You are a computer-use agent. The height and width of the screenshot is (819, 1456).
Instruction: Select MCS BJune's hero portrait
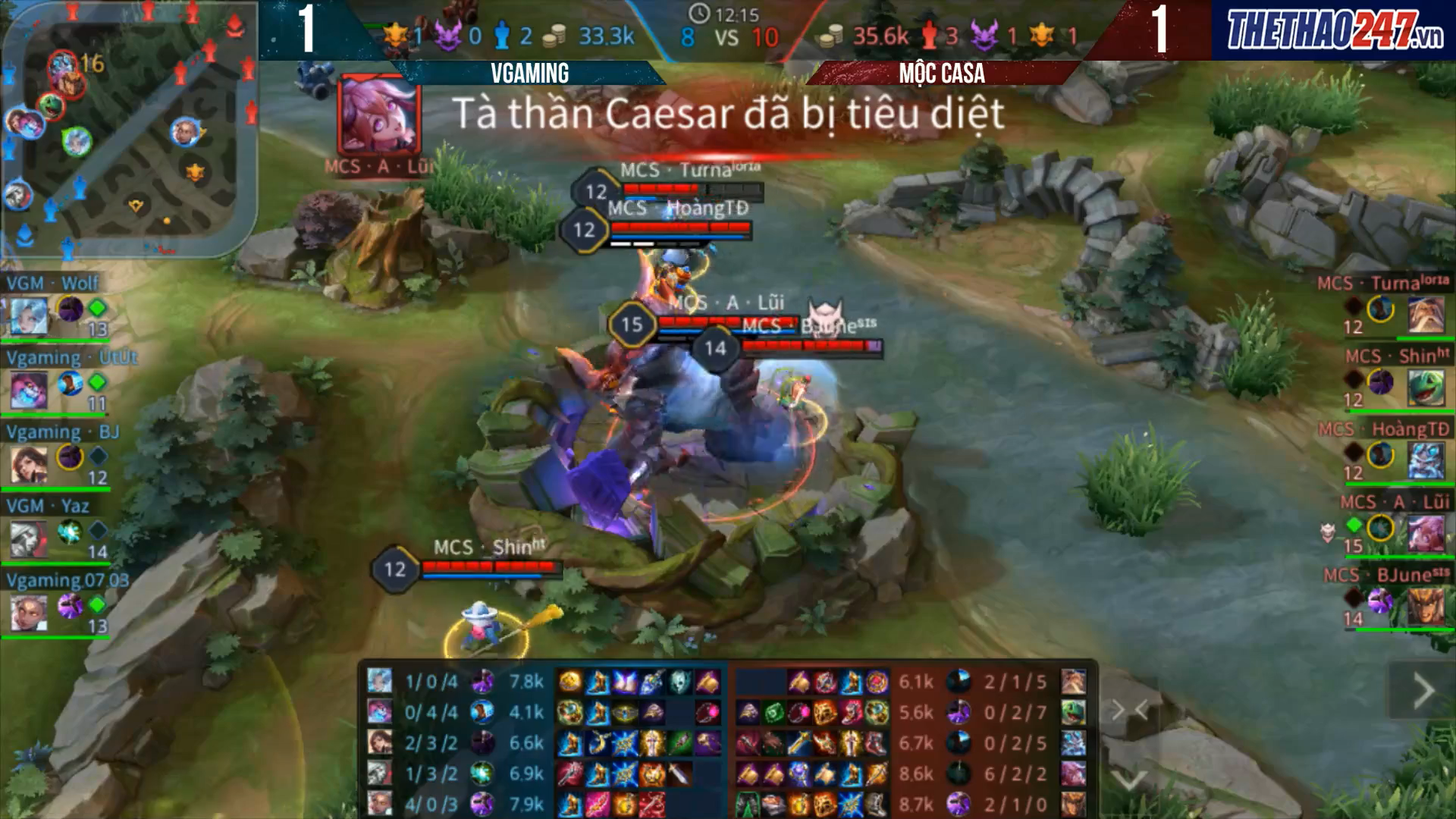(1426, 607)
